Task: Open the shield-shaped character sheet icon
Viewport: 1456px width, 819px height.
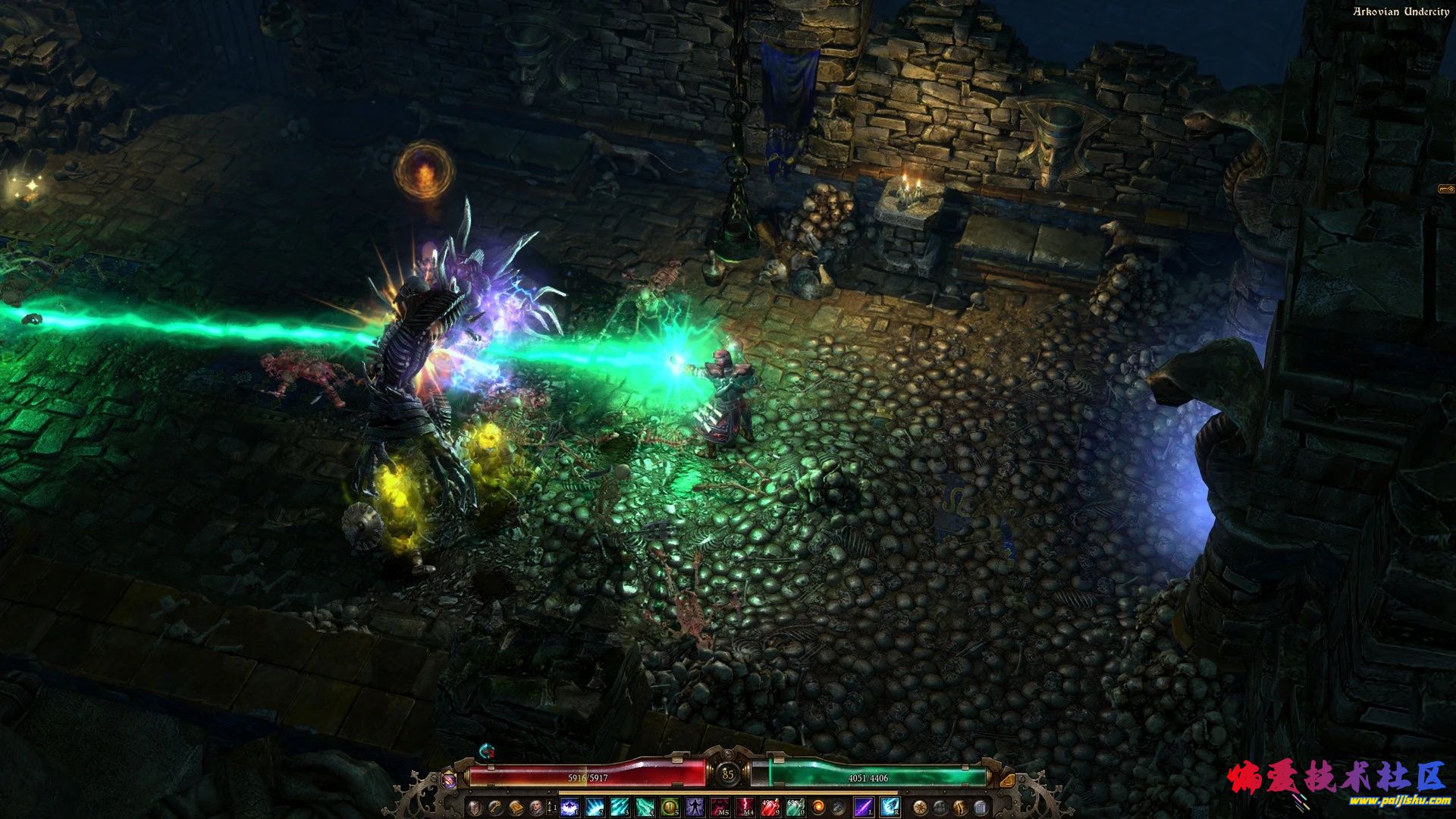Action: (x=474, y=807)
